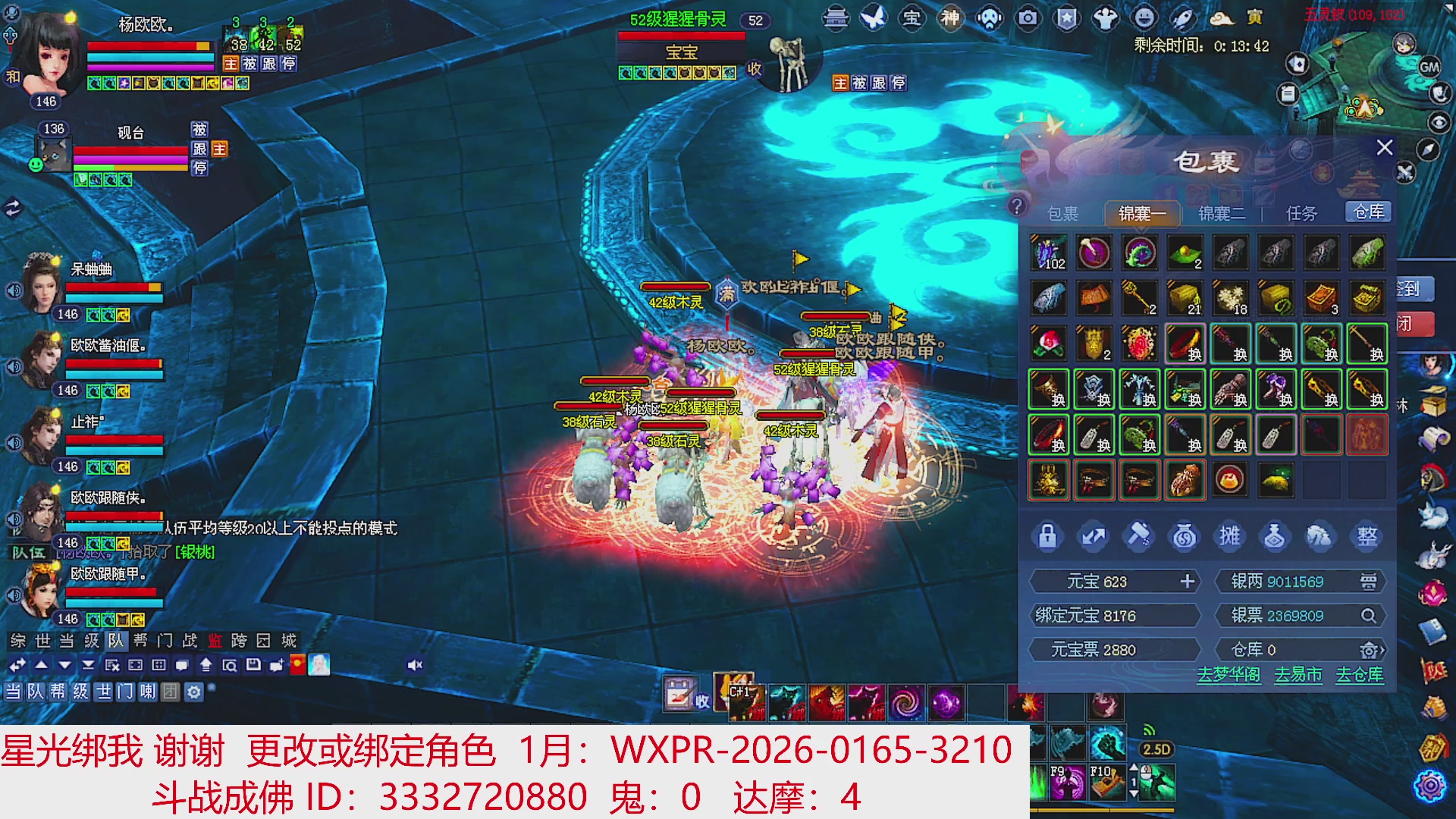This screenshot has height=819, width=1456.
Task: Open the 银两 silver dropdown icon
Action: coord(1370,581)
